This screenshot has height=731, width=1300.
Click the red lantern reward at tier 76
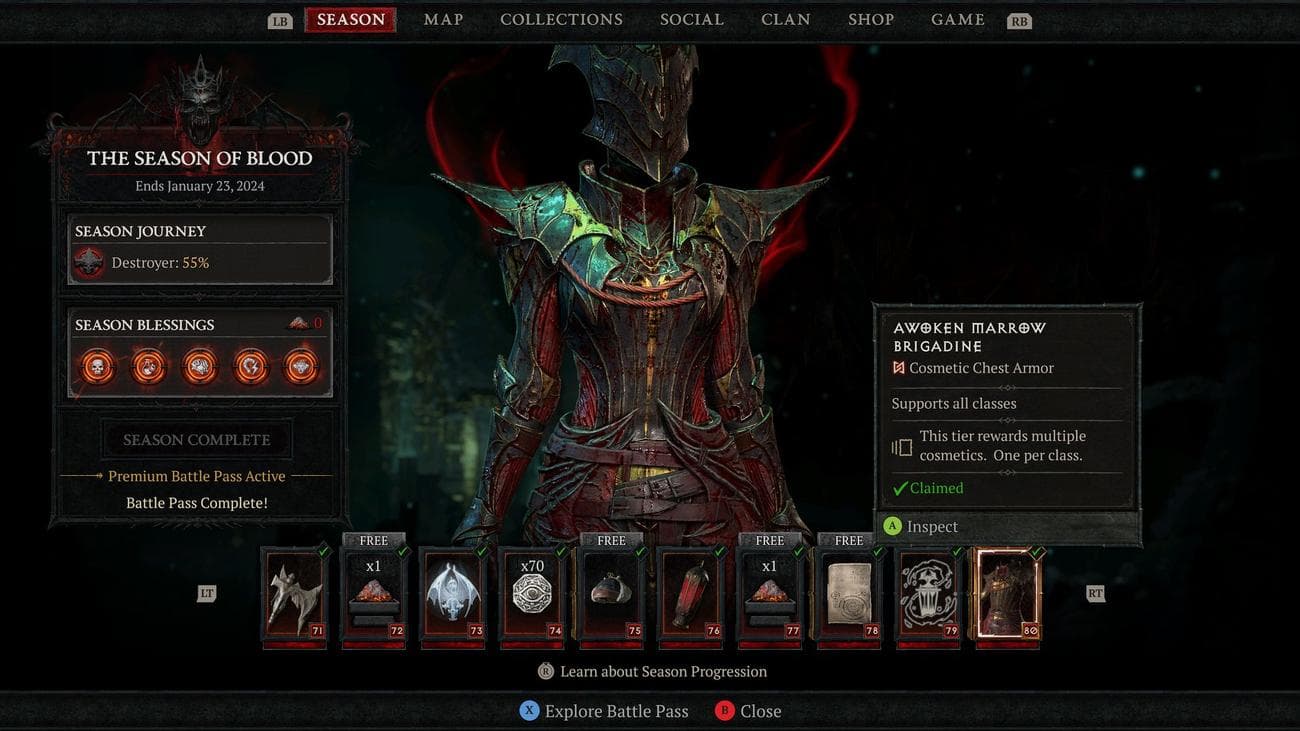[x=690, y=595]
